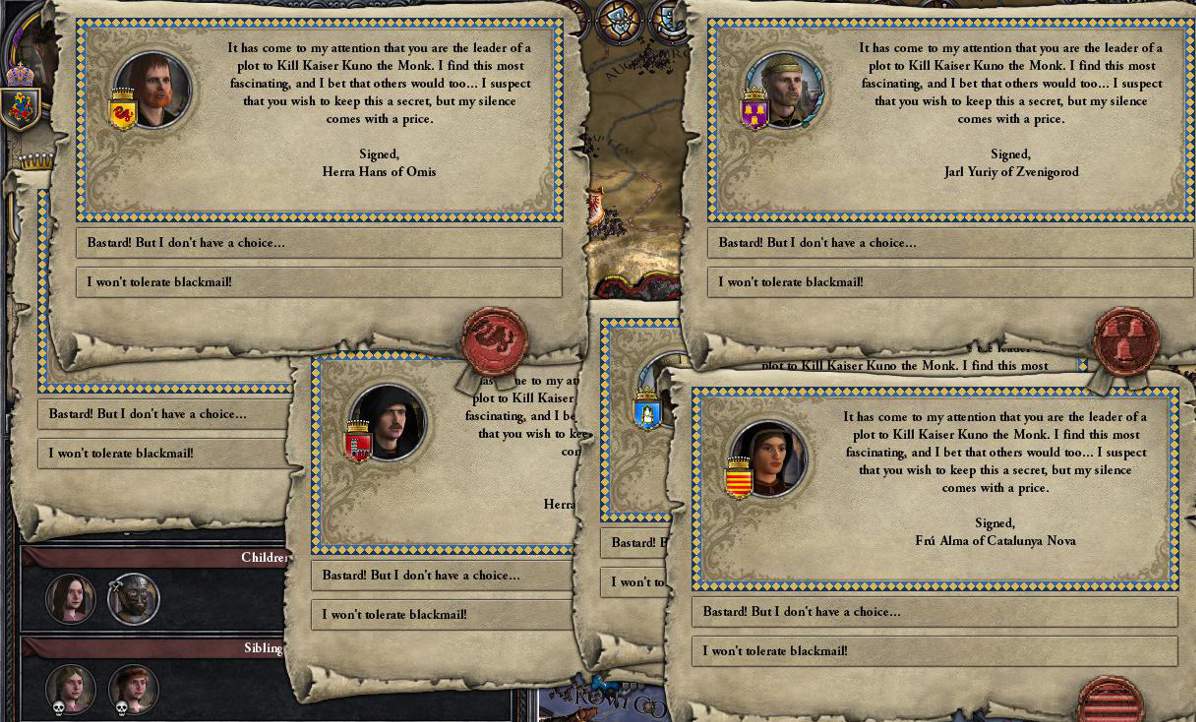Refuse Frú Alma's blackmail demand
Screen dimensions: 1196x722
pos(934,651)
